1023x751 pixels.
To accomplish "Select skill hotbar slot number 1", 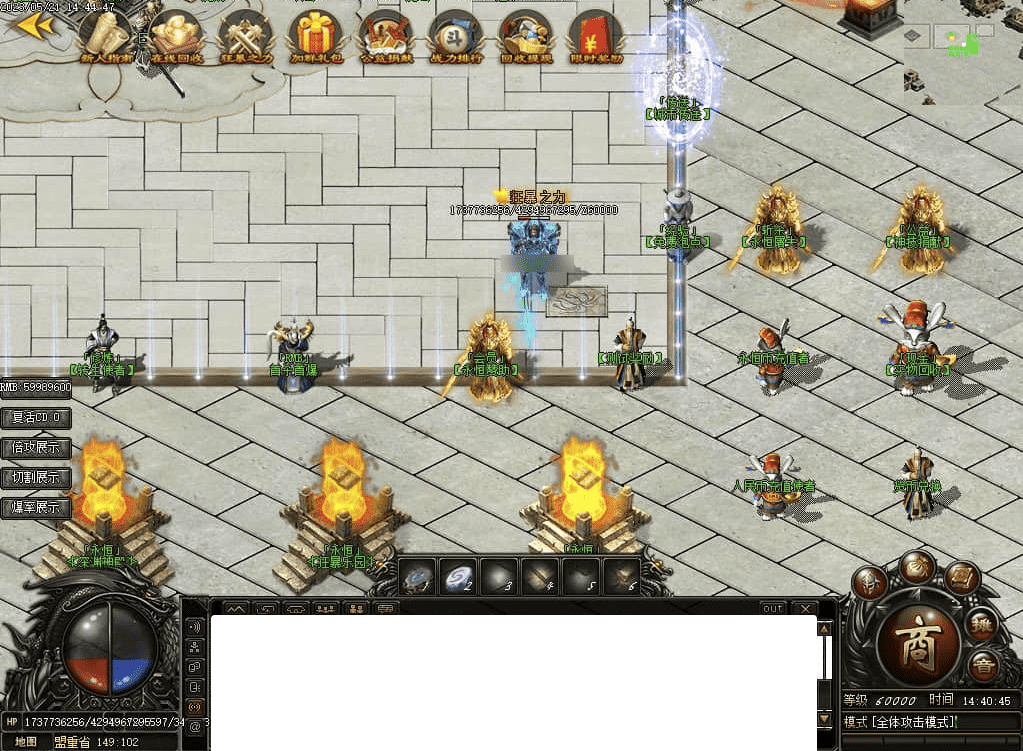I will (x=417, y=578).
